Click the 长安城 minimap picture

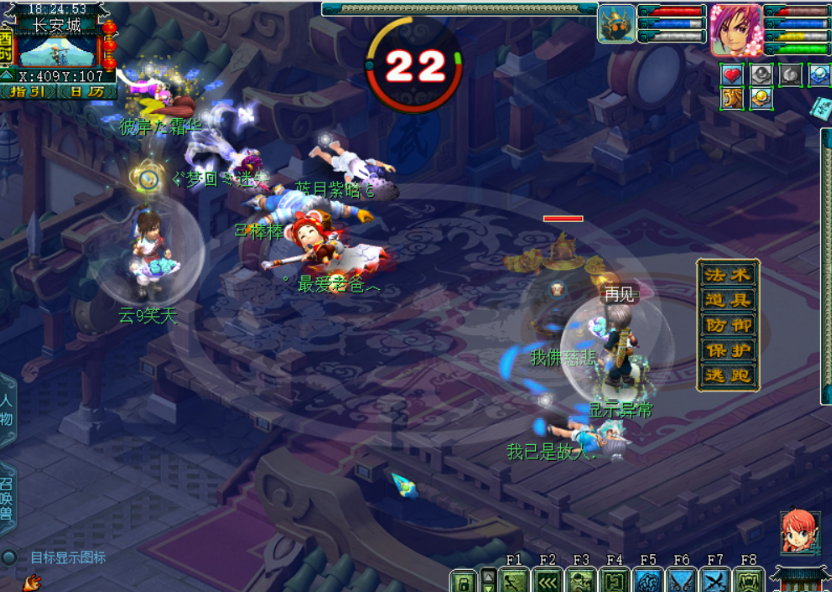pyautogui.click(x=57, y=50)
